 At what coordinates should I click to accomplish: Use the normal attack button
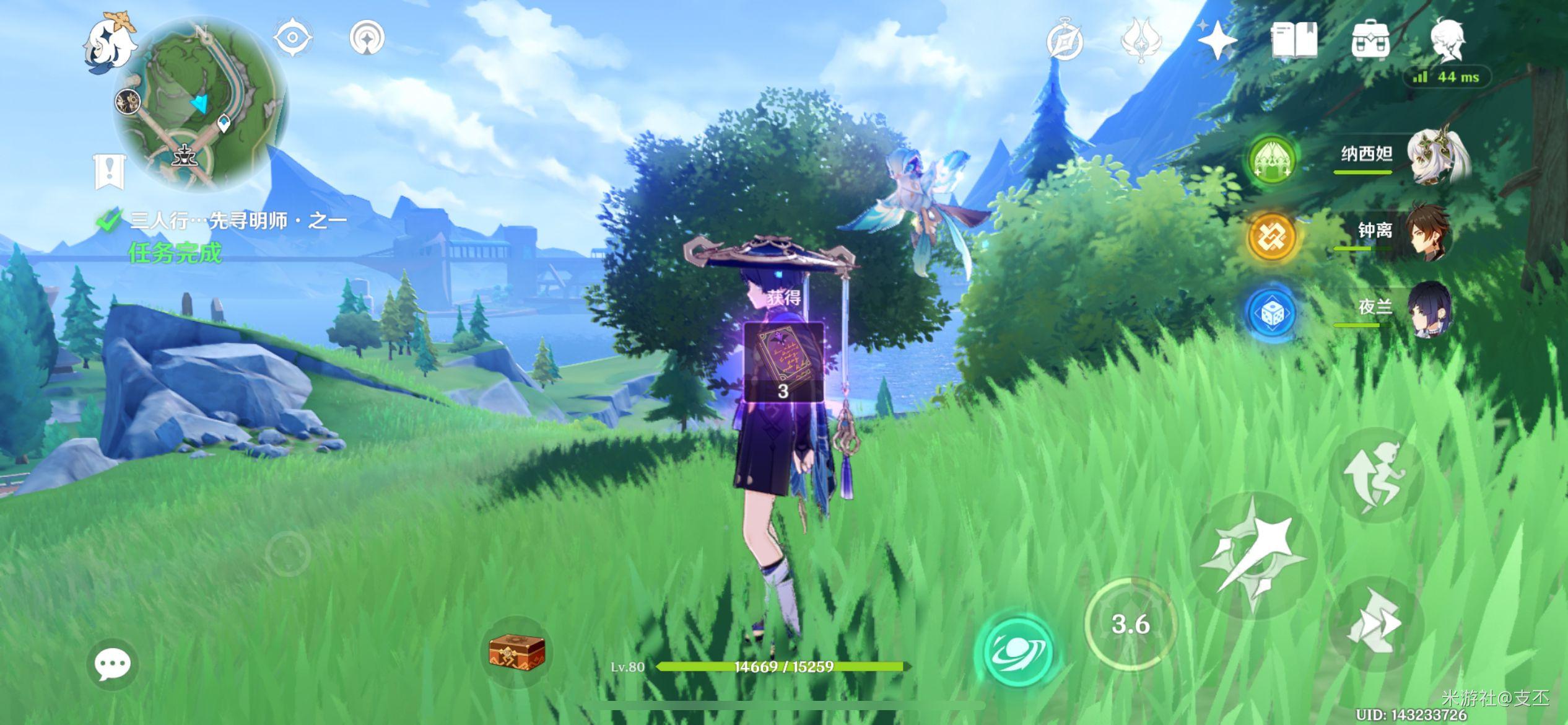click(1253, 555)
